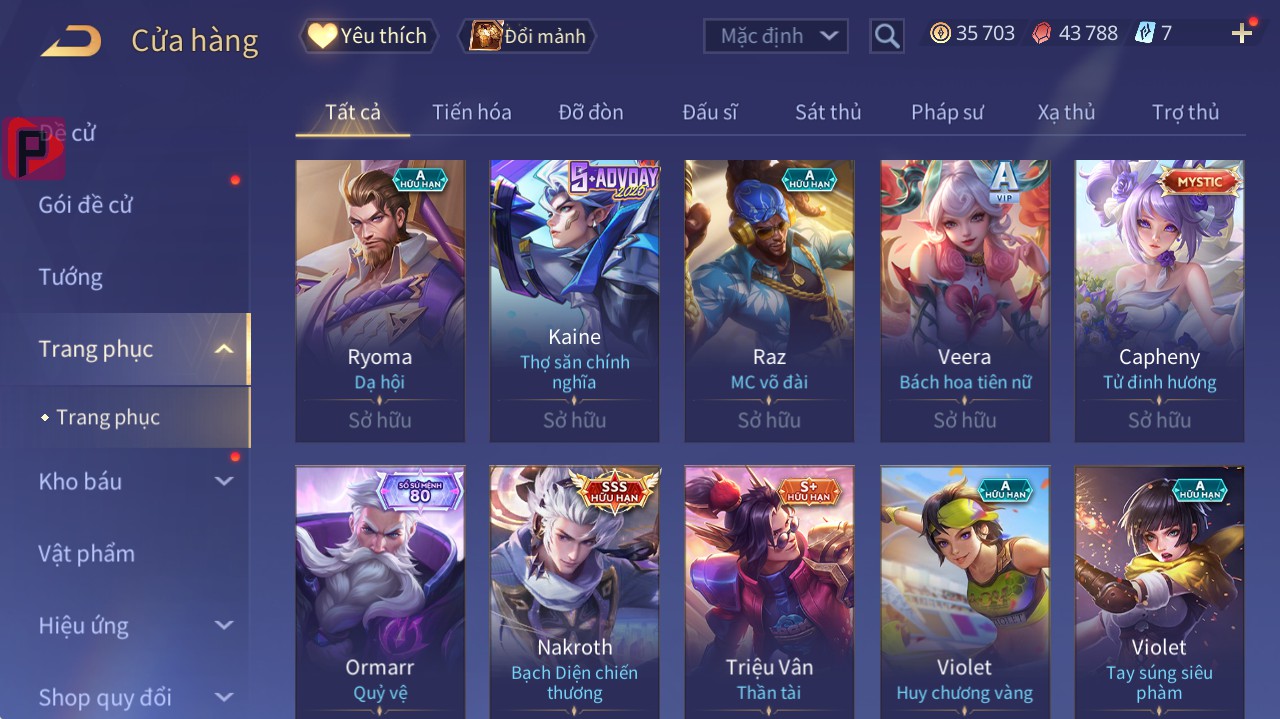Viewport: 1280px width, 719px height.
Task: Select Ryoma Dạ hội skin card
Action: [x=380, y=300]
